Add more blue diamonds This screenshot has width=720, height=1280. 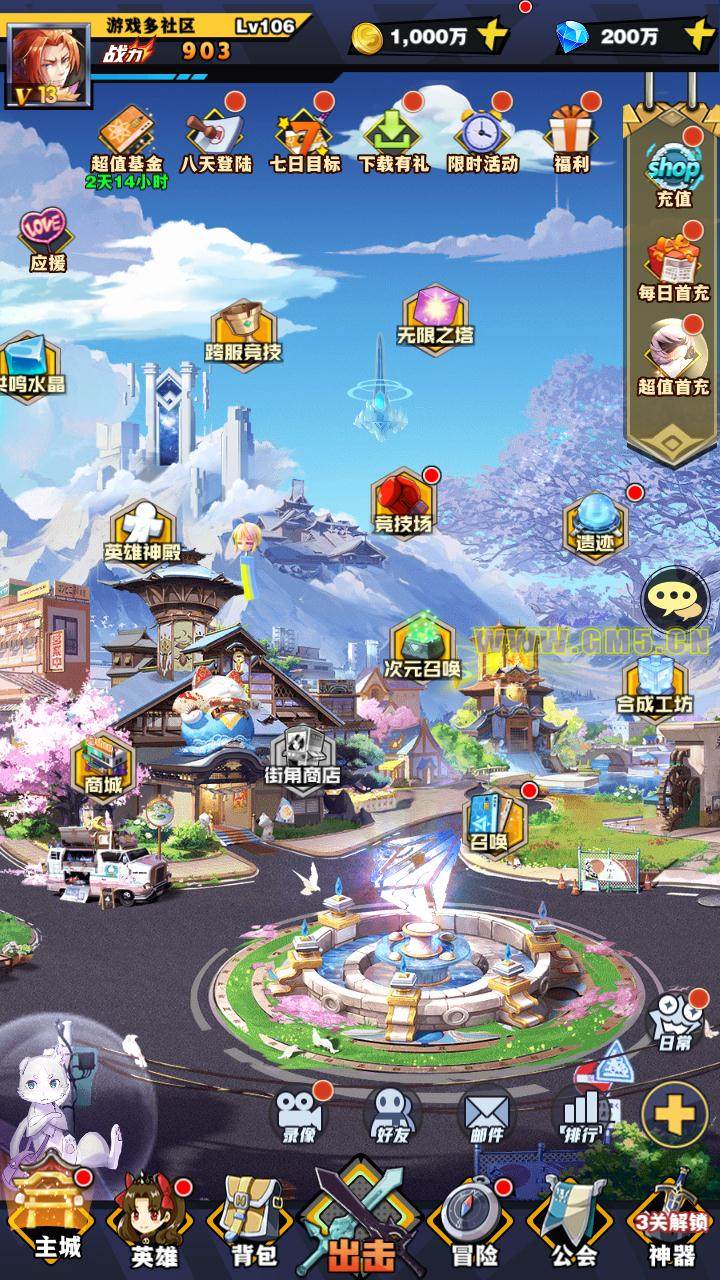coord(698,37)
